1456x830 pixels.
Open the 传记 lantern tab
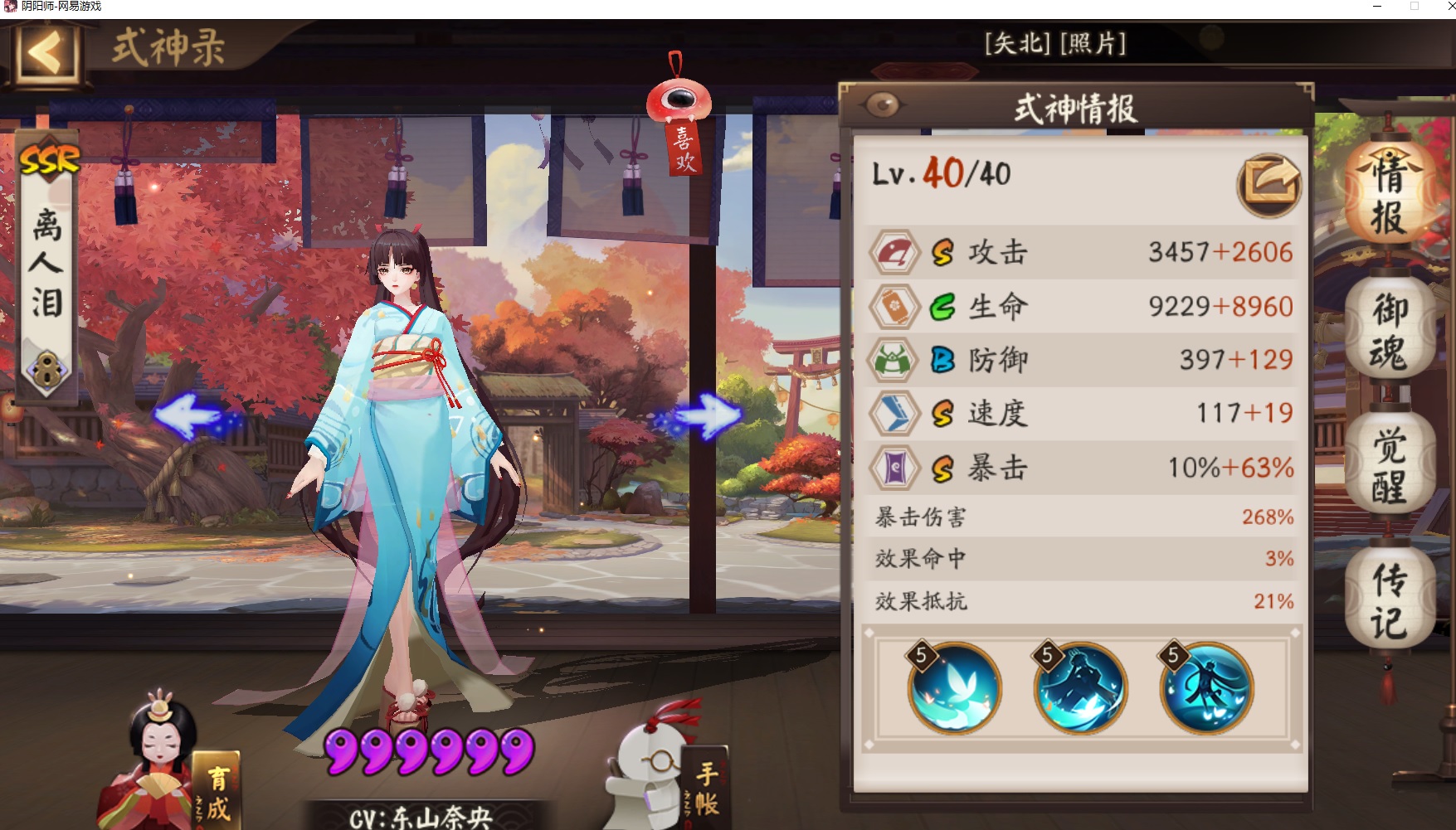1390,601
